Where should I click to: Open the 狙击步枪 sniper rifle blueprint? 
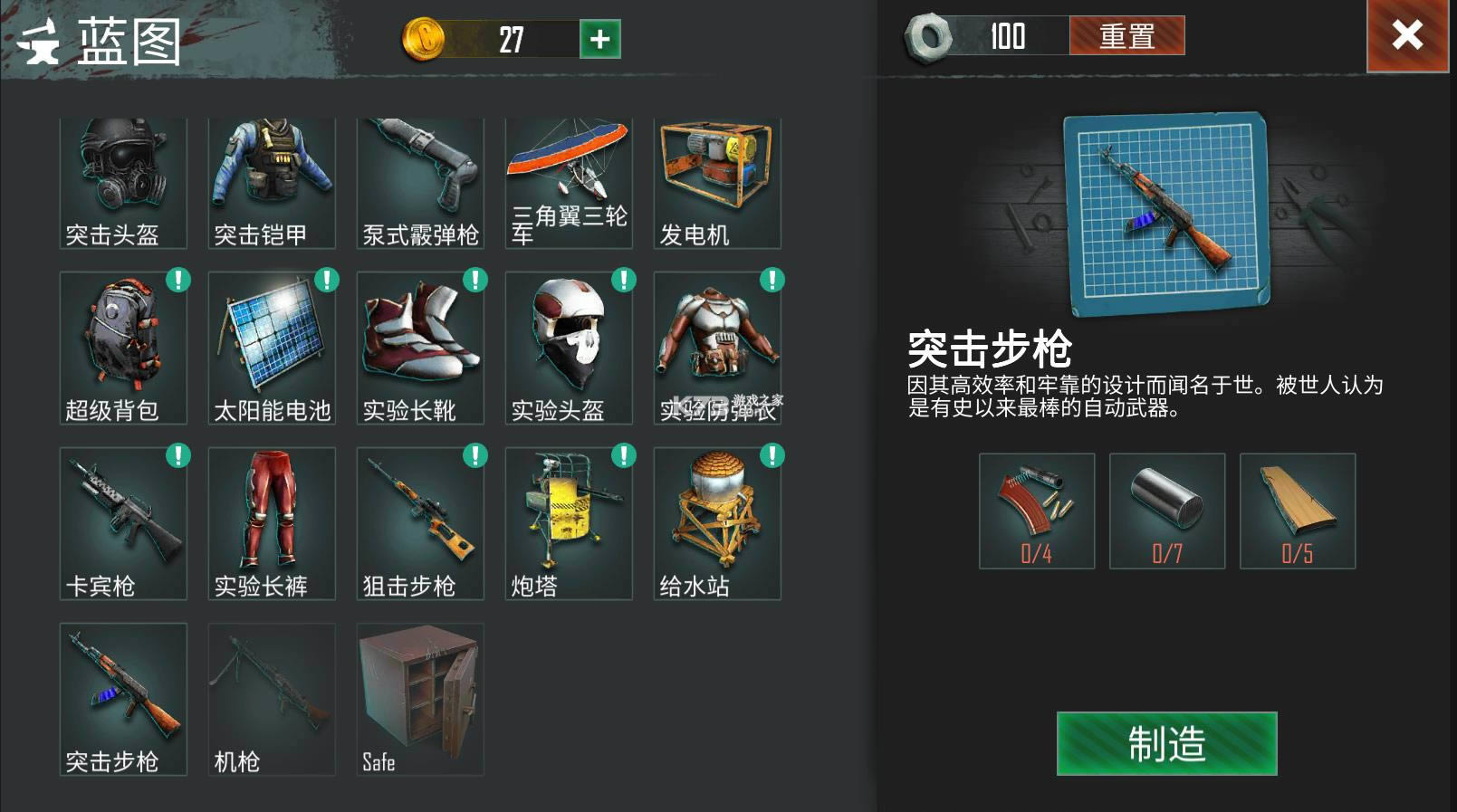[420, 521]
